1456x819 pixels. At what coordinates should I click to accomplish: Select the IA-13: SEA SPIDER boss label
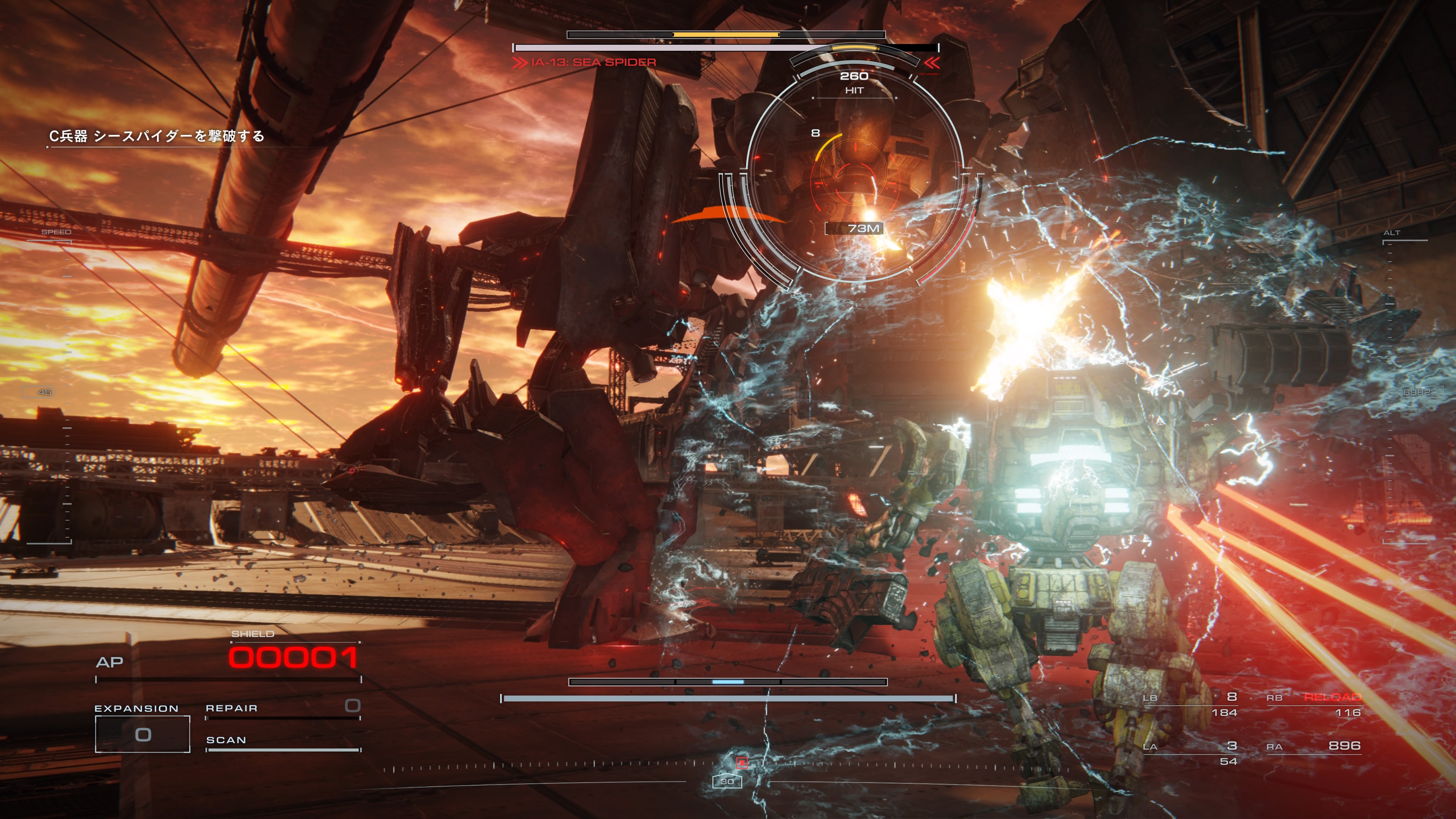593,62
